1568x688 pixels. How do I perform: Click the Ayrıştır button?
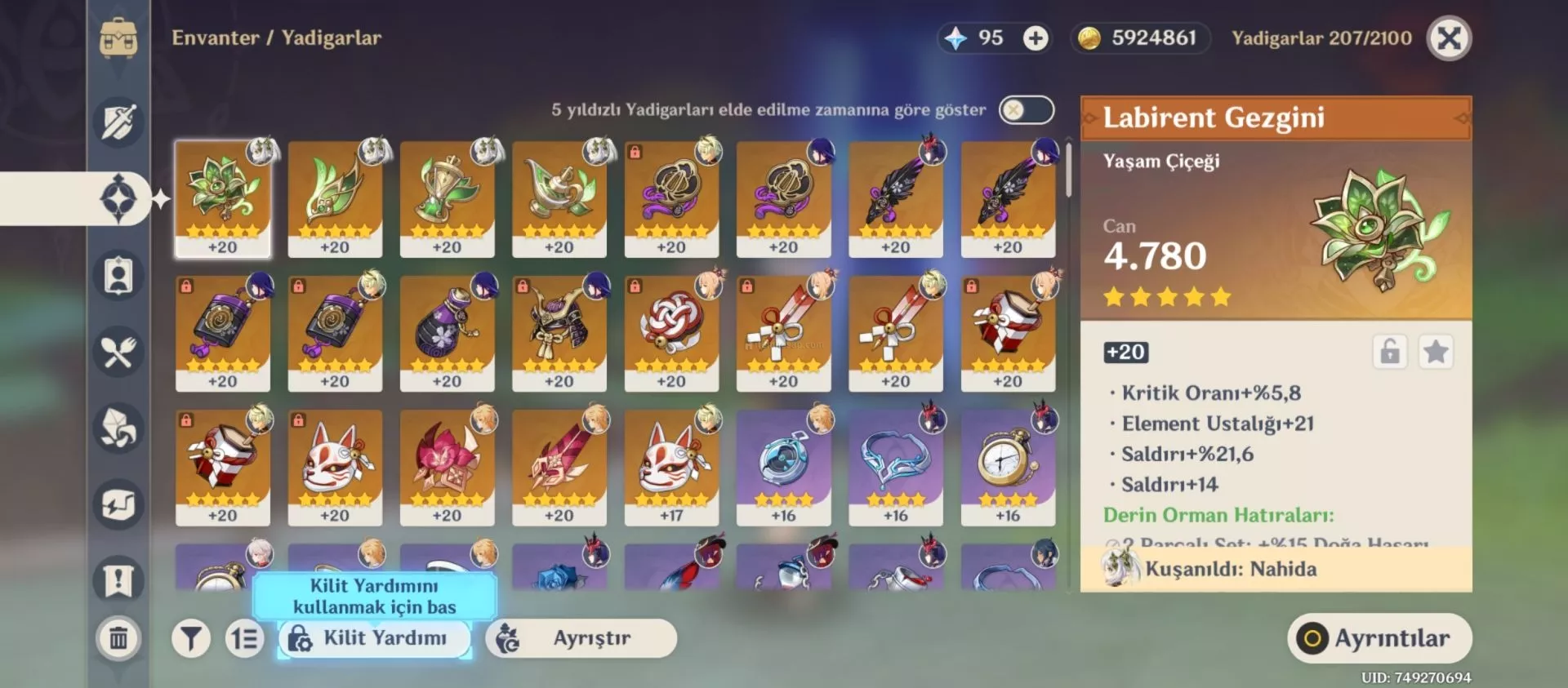[581, 638]
